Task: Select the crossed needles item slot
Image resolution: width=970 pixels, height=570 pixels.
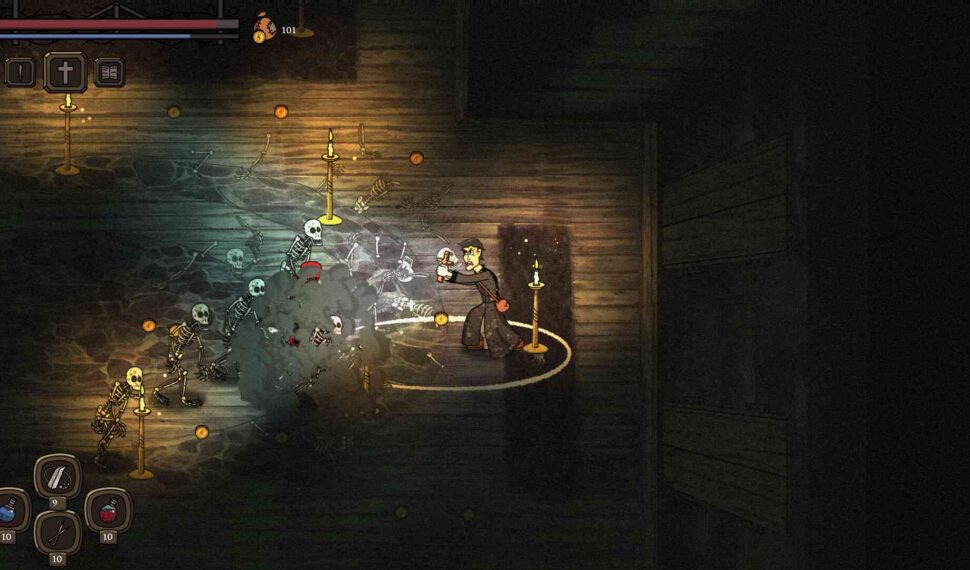Action: (58, 533)
